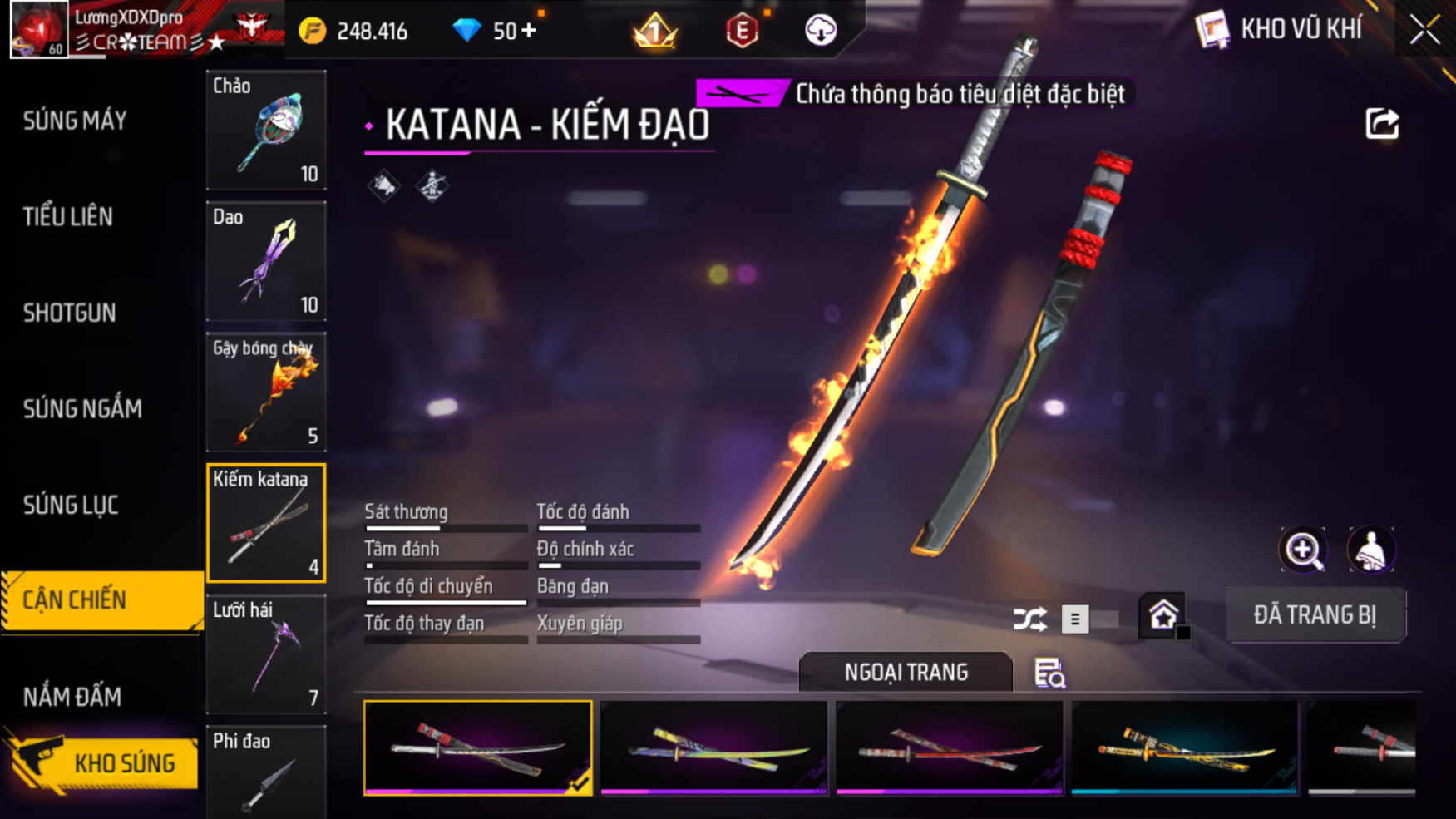Open the NGOẠI TRANG skins tab
The image size is (1456, 819).
tap(906, 672)
